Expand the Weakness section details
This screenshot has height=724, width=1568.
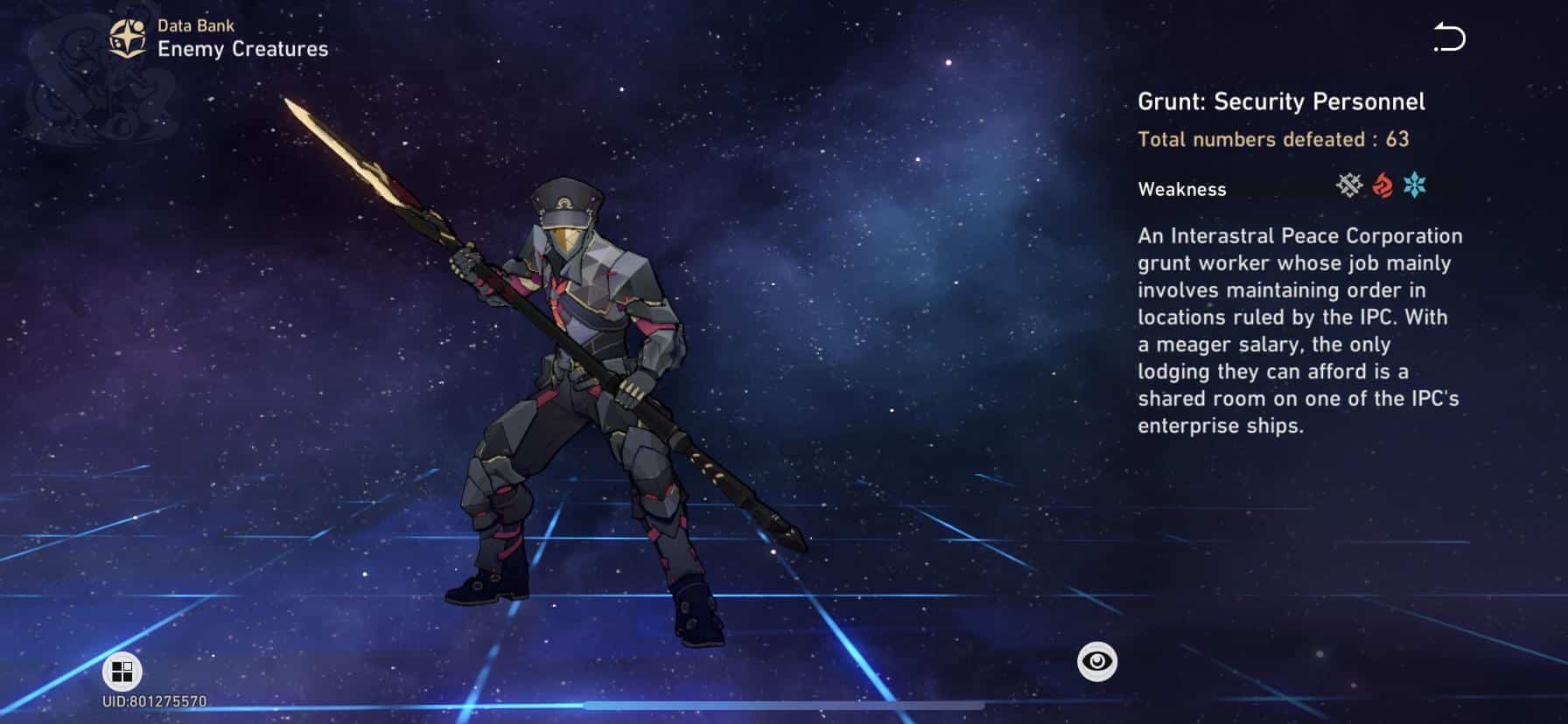coord(1181,189)
